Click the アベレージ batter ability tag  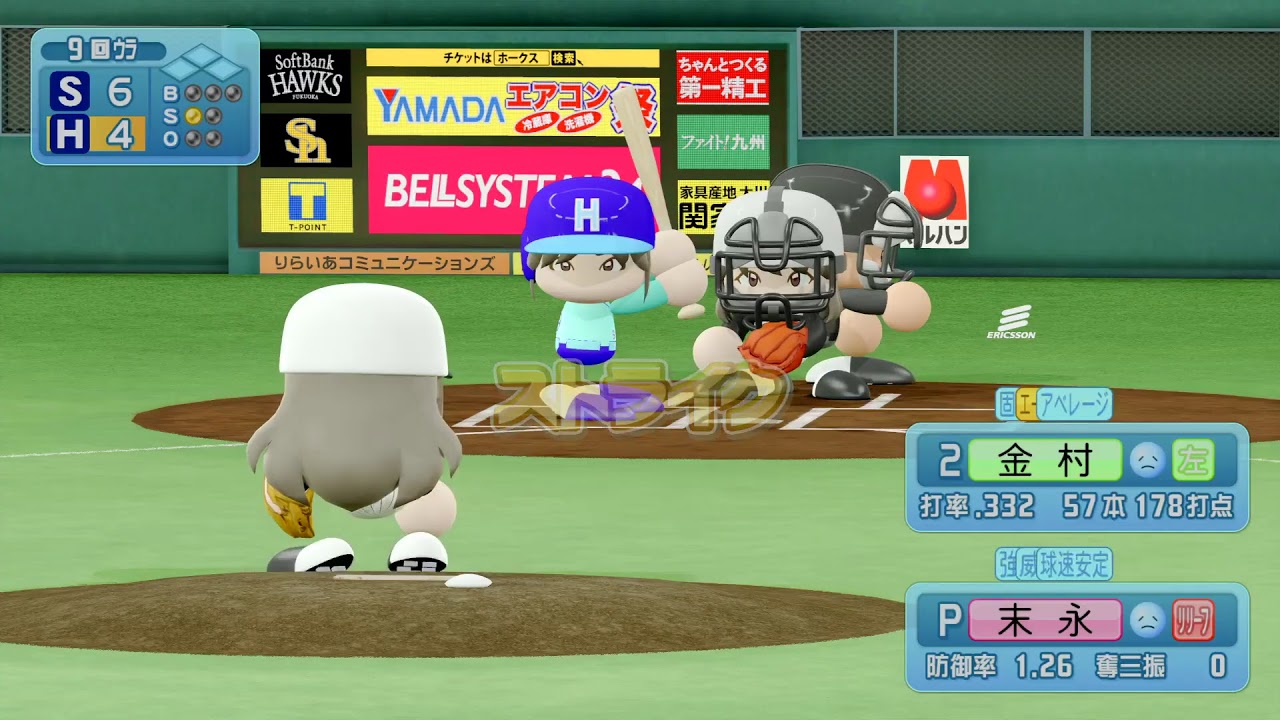pos(1074,404)
